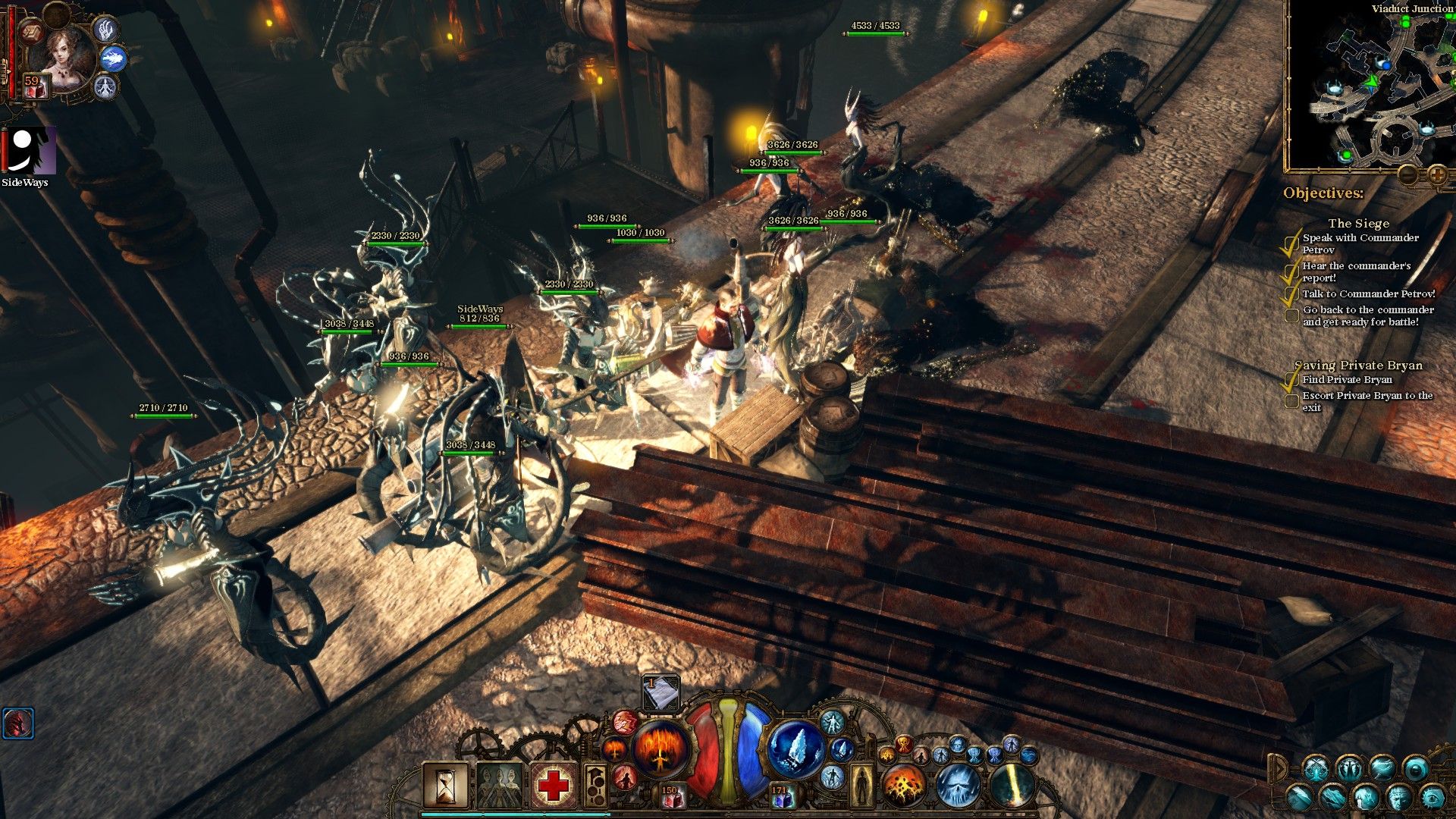Activate the yellow light beam ability

tap(1012, 786)
